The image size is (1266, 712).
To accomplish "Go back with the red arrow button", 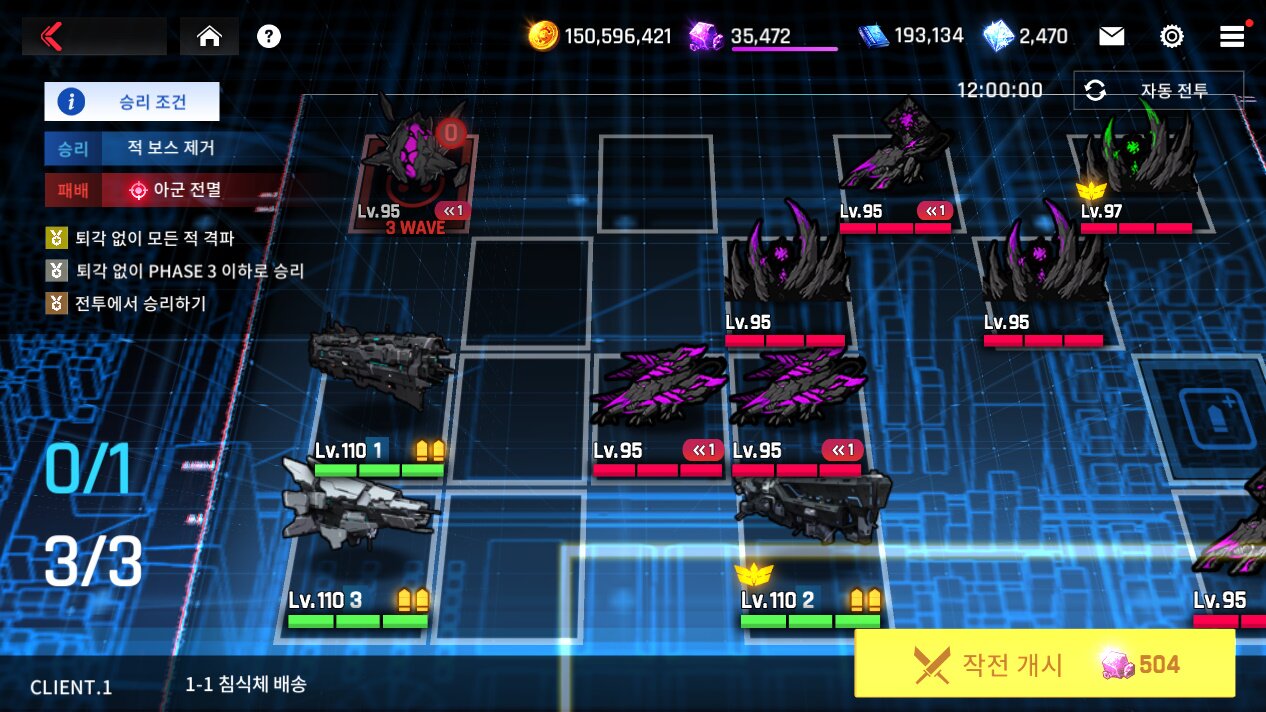I will tap(52, 37).
